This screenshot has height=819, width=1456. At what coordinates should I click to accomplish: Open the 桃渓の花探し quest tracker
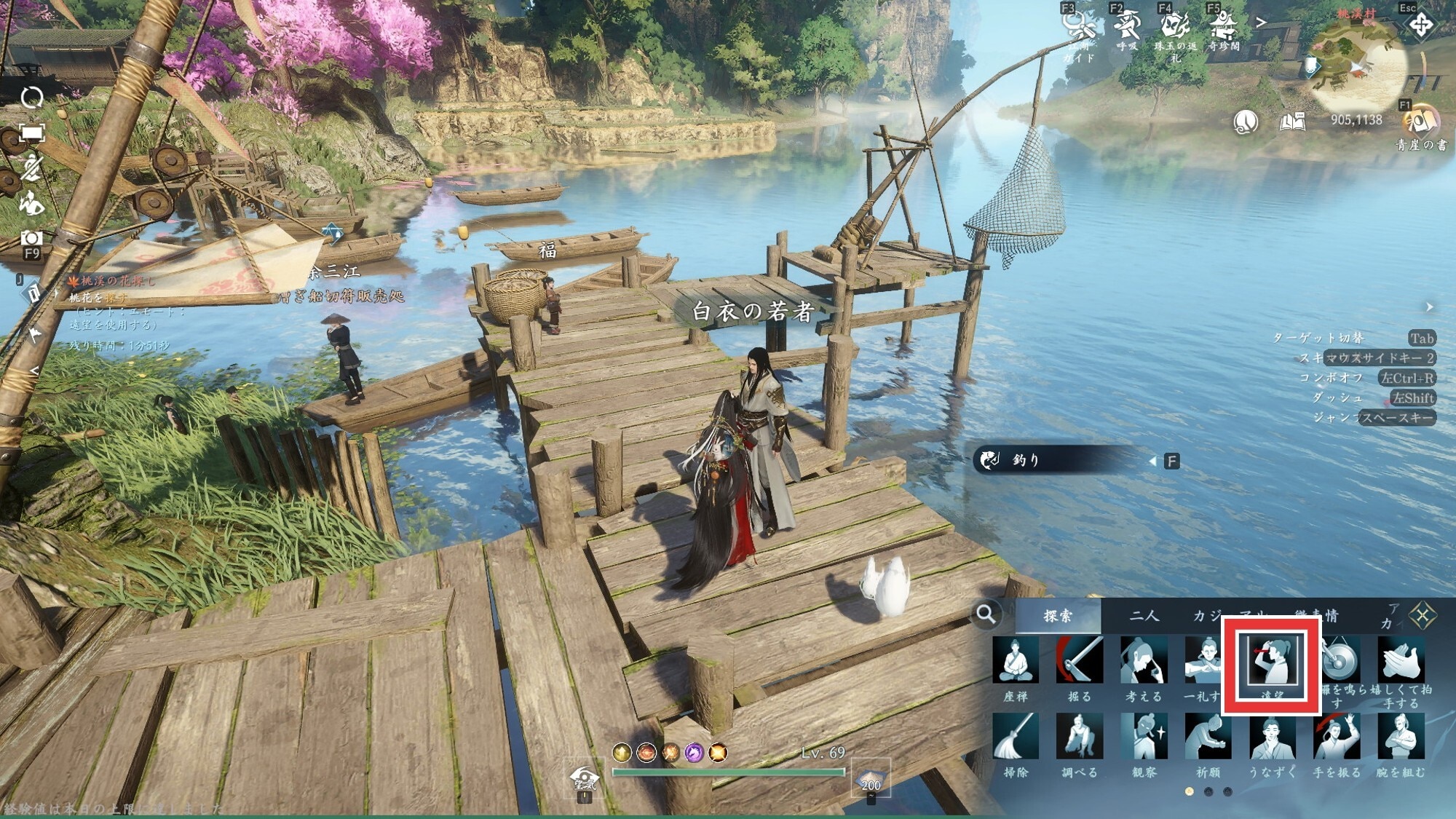116,281
